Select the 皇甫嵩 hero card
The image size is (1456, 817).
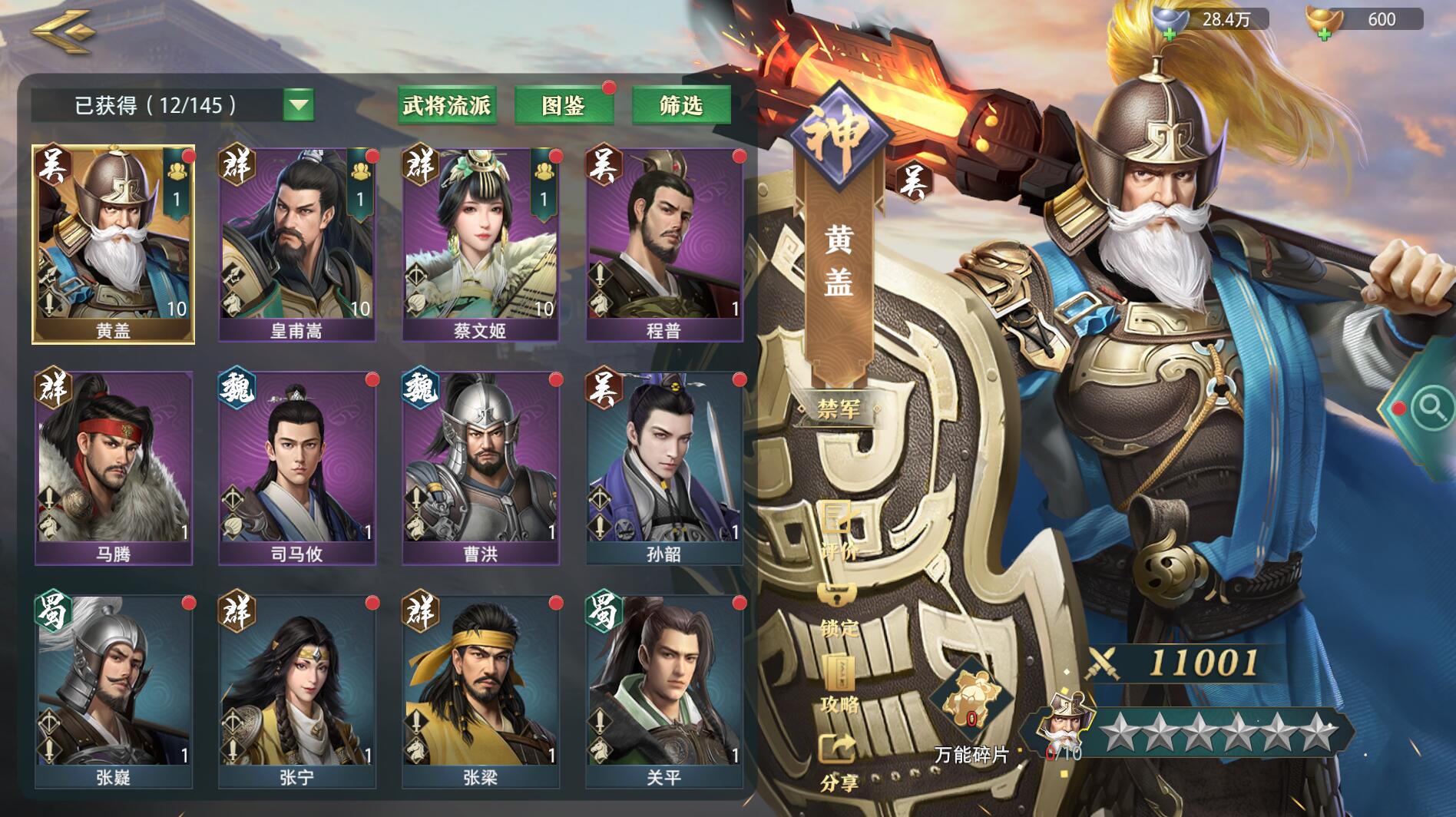coord(297,244)
